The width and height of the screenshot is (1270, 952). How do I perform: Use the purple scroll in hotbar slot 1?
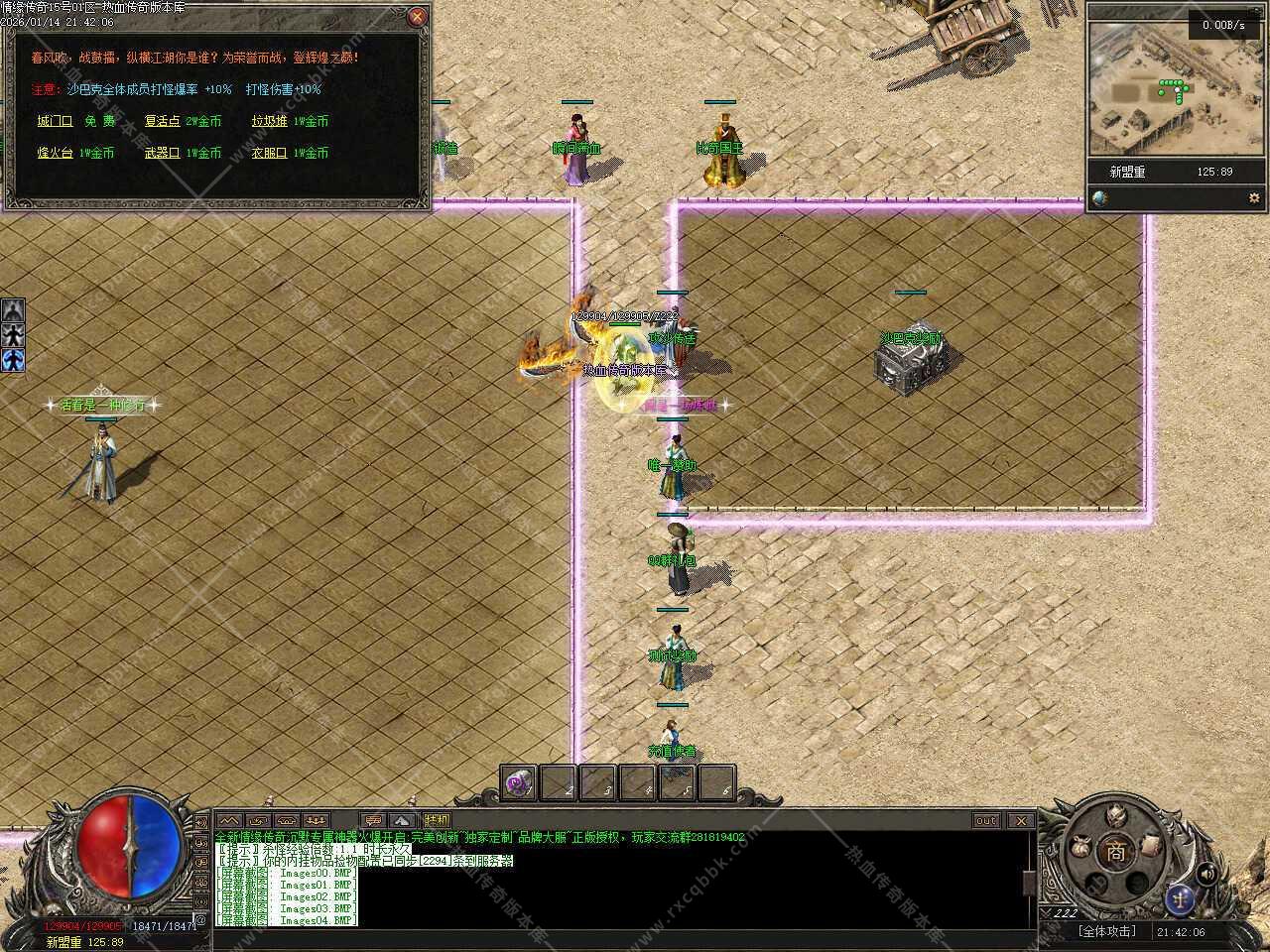519,783
